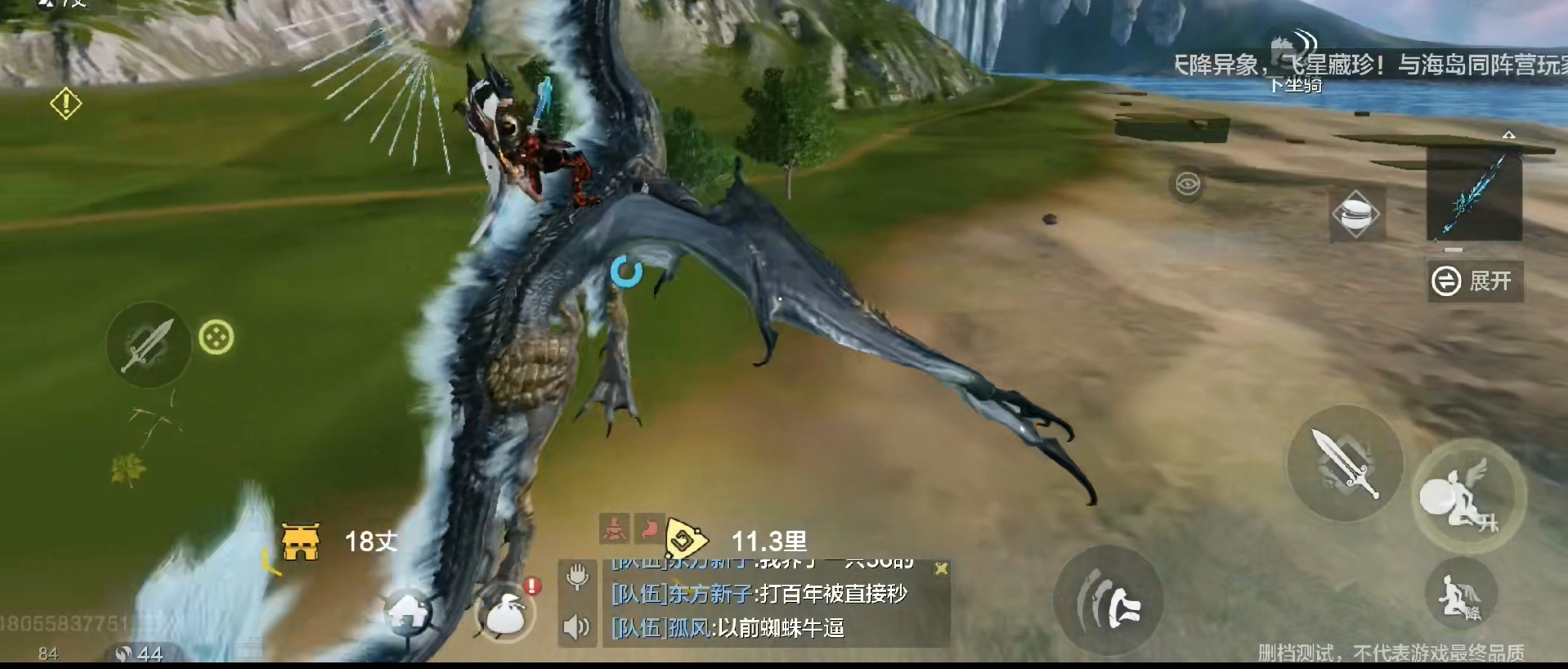Tap the yellow building icon next to 18丈
The image size is (1568, 669).
point(301,542)
